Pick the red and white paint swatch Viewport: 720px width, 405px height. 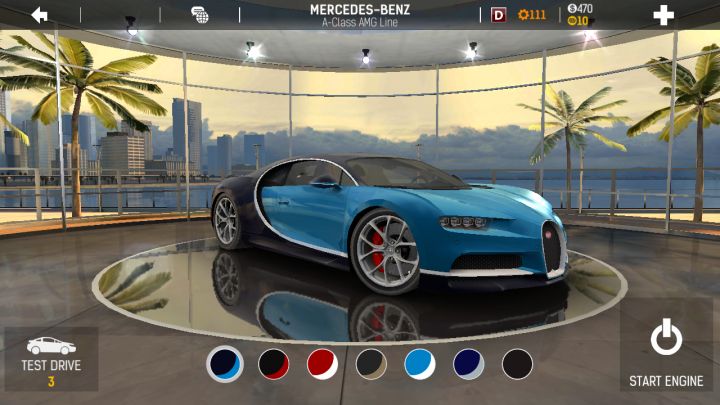pyautogui.click(x=322, y=364)
